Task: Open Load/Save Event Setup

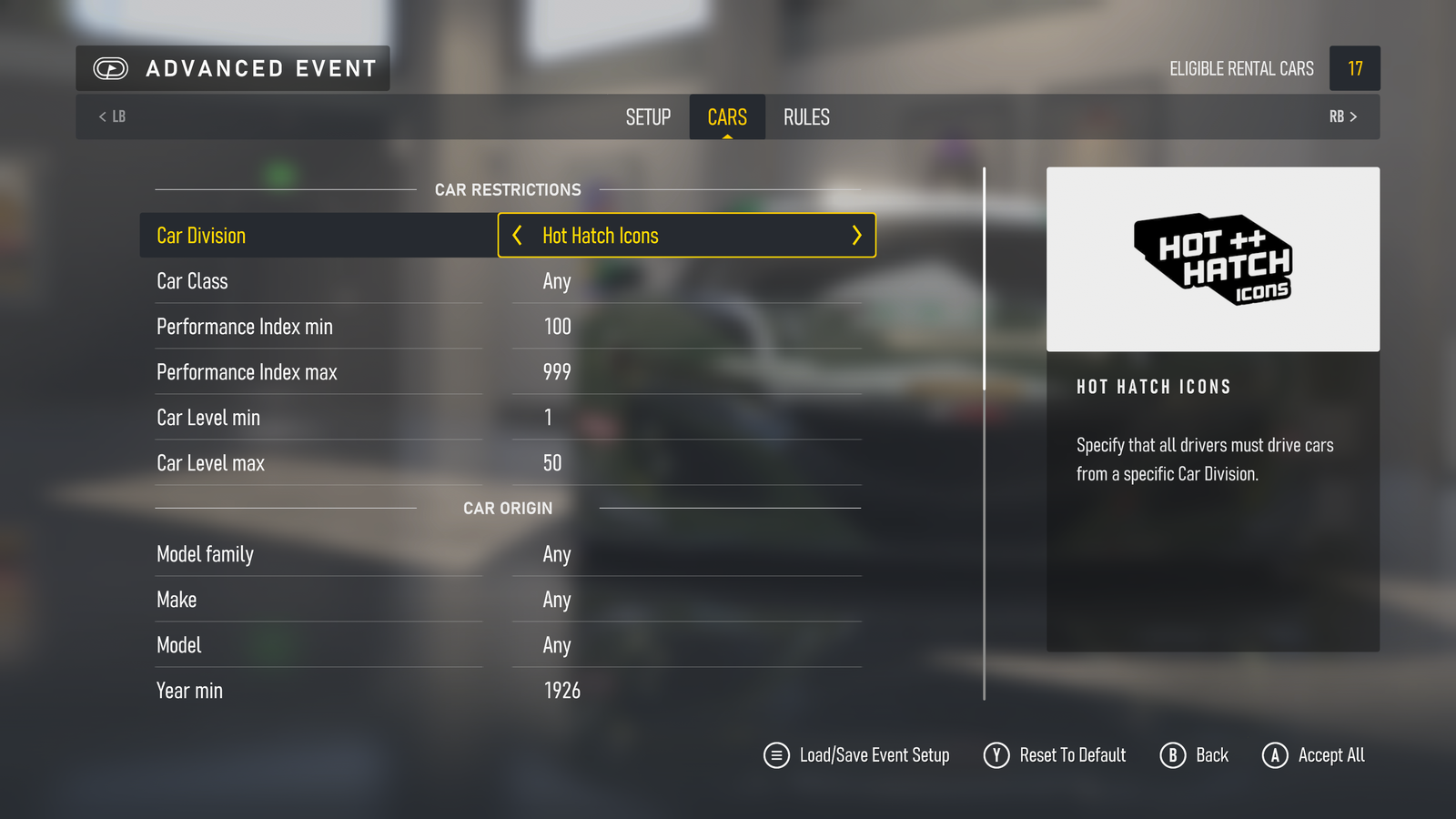Action: 856,755
